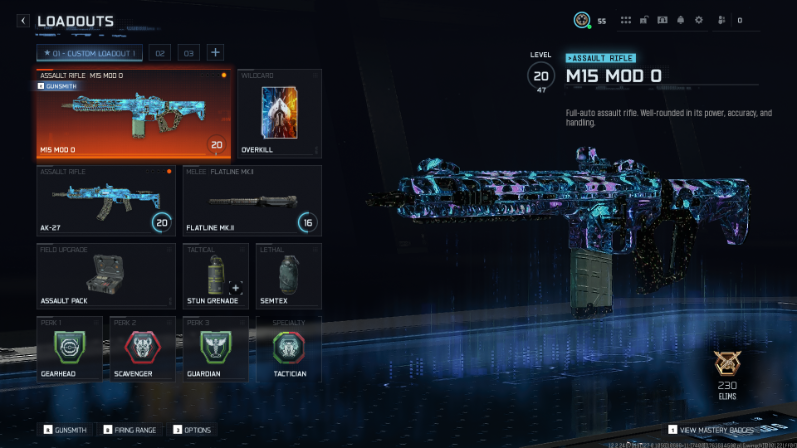Select the Tactician specialty slot
Screen dimensions: 797x448
pyautogui.click(x=288, y=349)
